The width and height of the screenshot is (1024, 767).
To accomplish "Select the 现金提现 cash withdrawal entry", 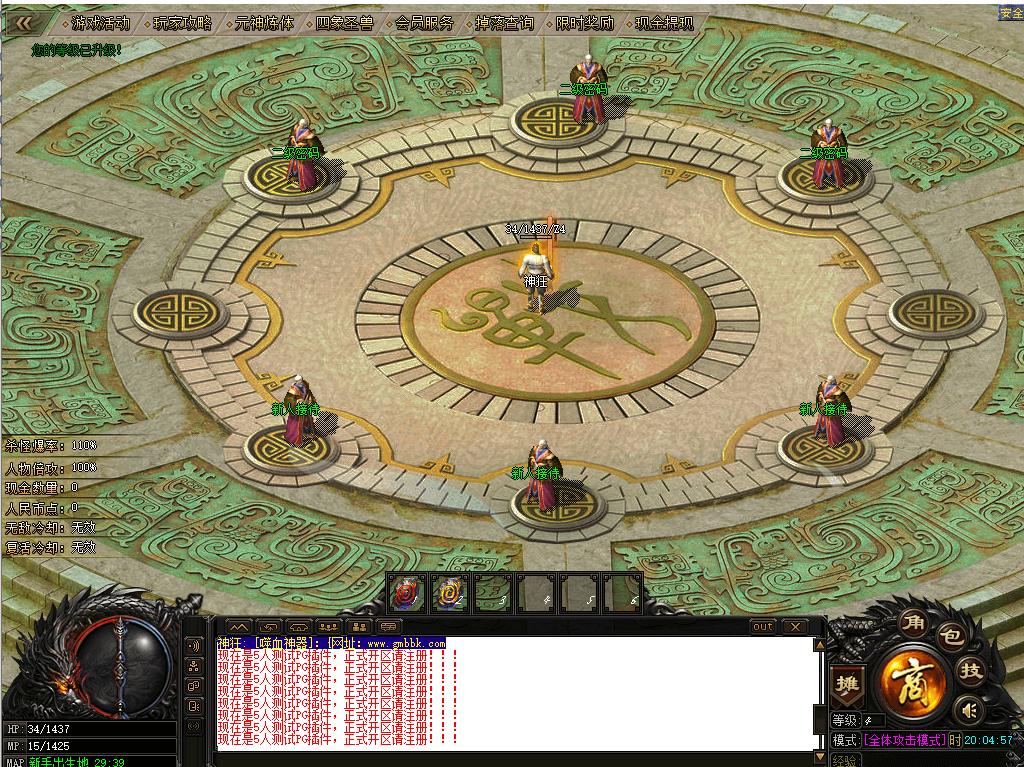I will click(664, 23).
